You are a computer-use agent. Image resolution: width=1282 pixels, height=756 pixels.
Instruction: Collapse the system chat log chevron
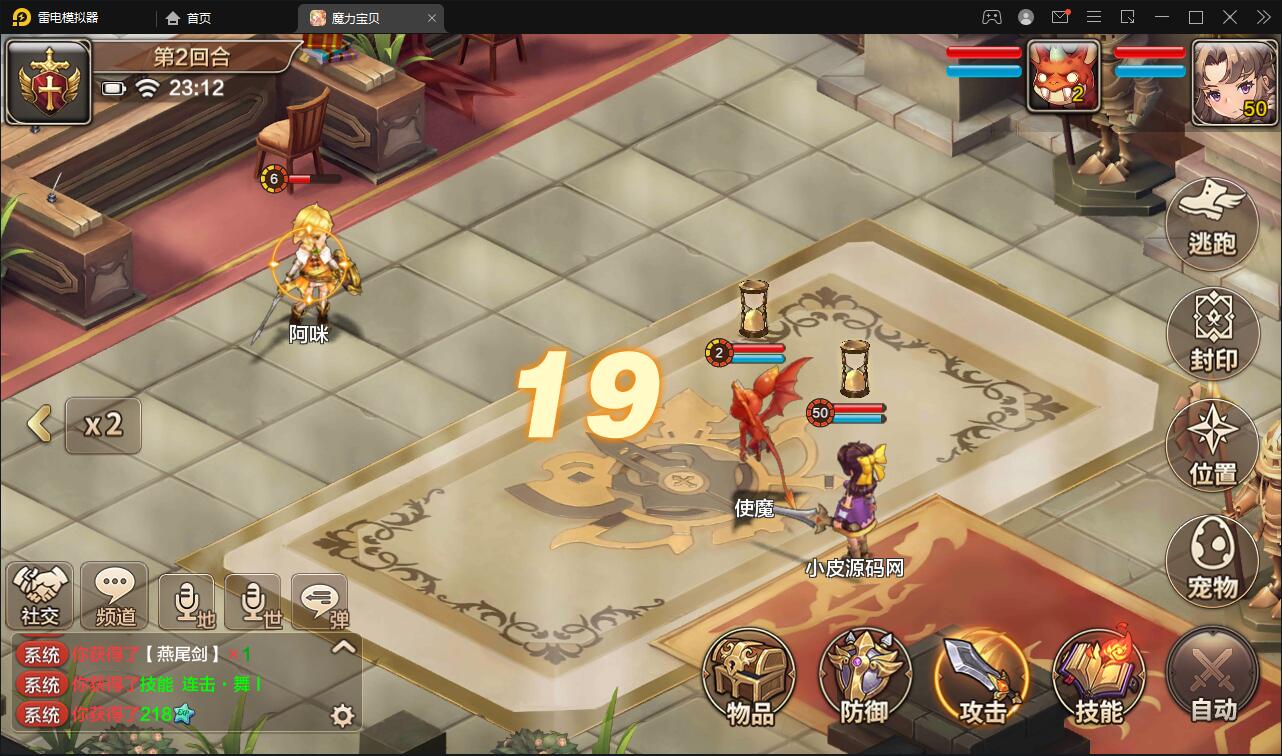pos(343,648)
